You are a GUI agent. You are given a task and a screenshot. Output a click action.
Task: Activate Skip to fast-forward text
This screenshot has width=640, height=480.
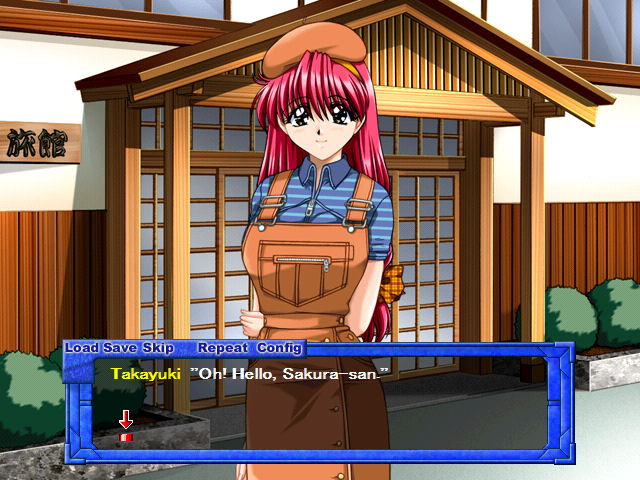157,348
